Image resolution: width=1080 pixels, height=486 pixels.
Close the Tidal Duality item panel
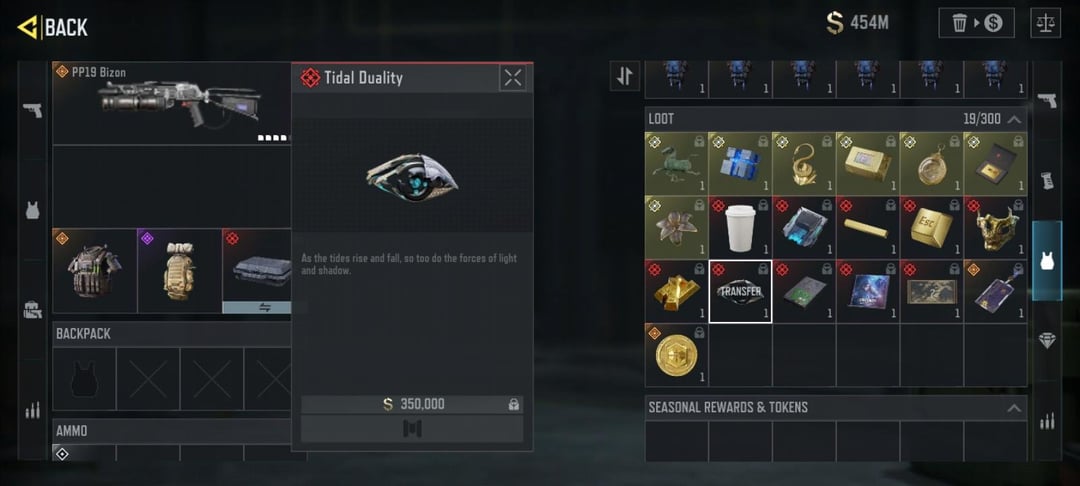click(x=513, y=78)
